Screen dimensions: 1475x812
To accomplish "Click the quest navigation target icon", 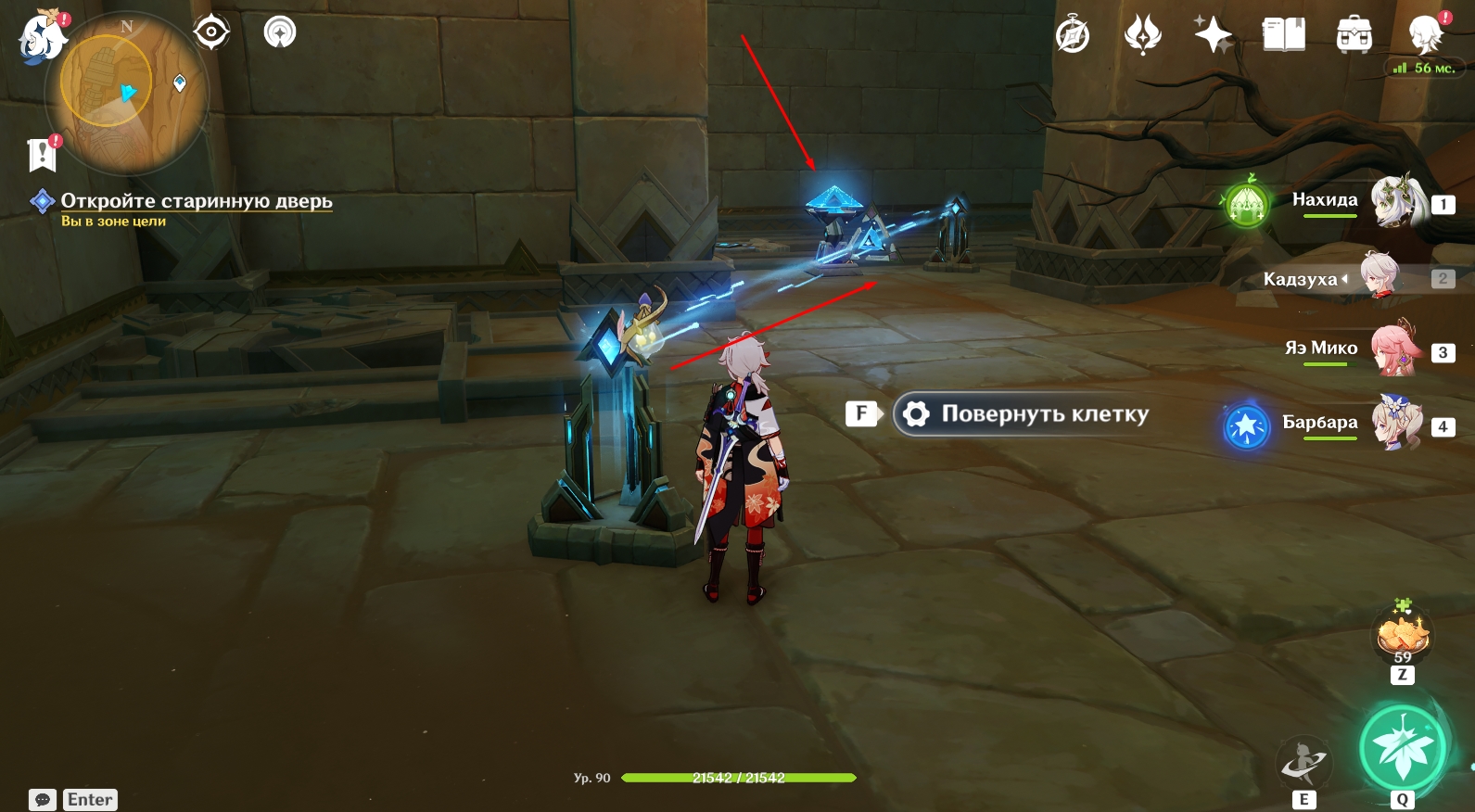I will tap(211, 33).
